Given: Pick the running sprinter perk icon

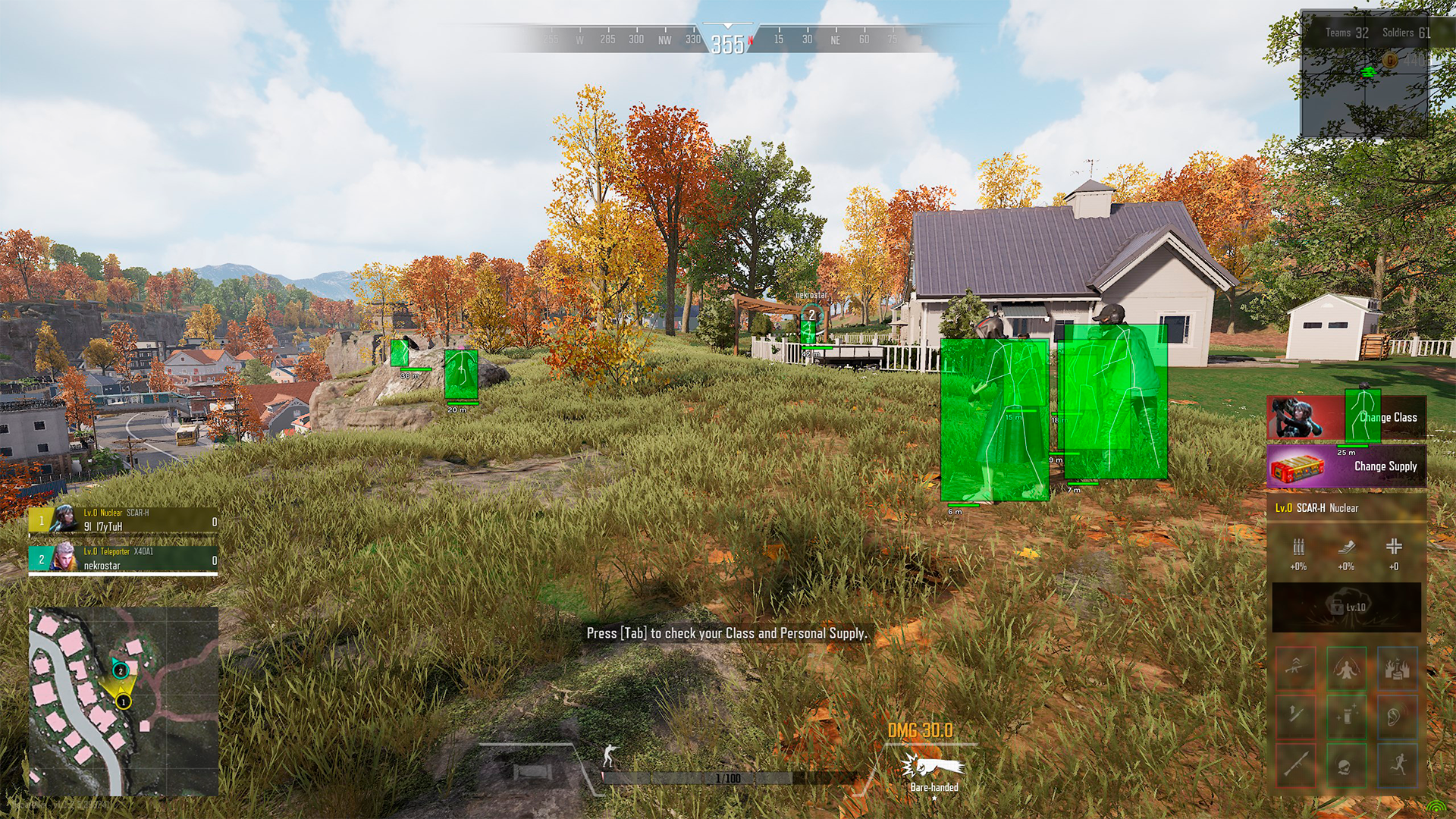Looking at the screenshot, I should 1397,764.
